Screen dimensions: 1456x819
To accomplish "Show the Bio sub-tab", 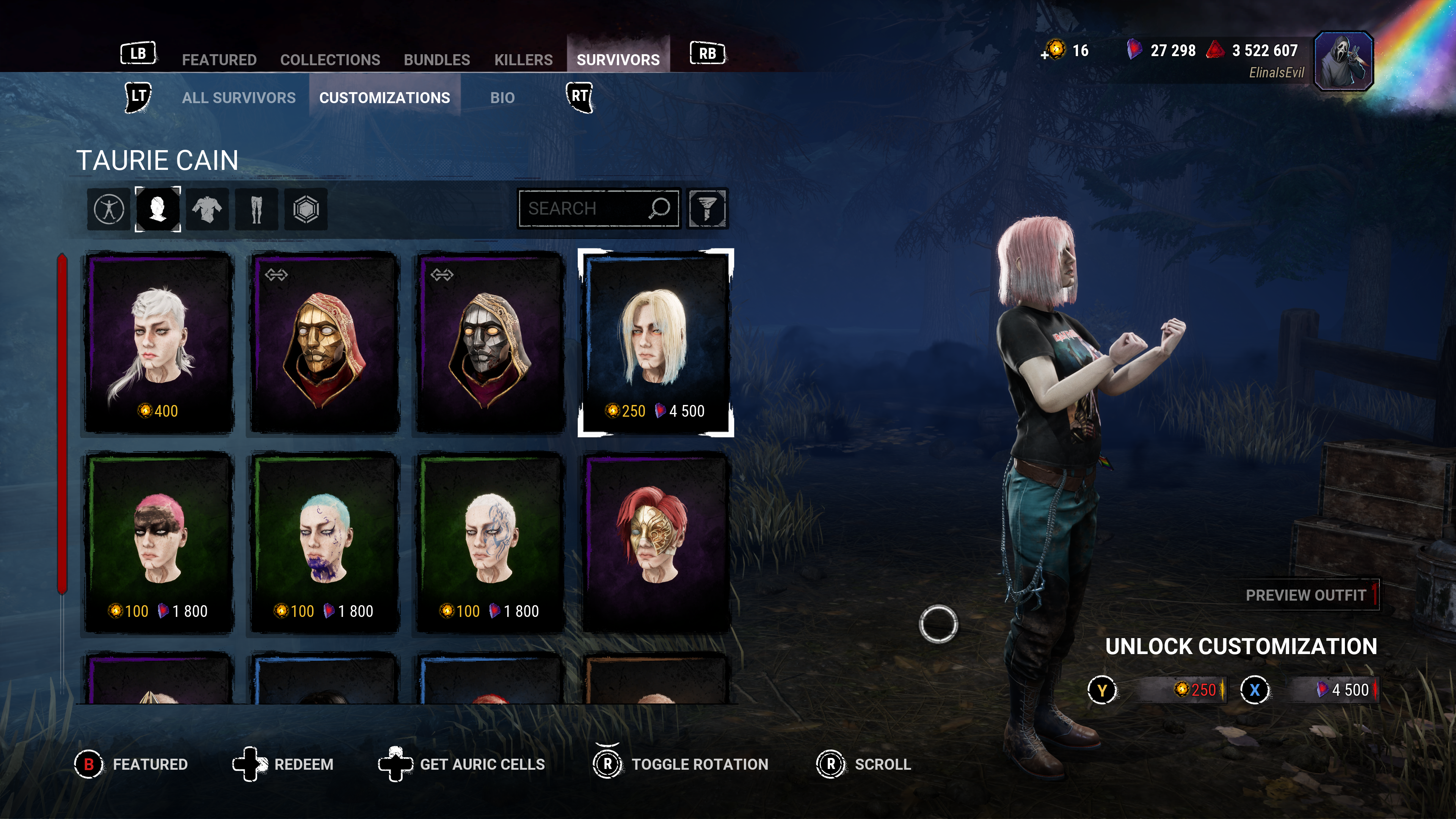I will pyautogui.click(x=502, y=98).
